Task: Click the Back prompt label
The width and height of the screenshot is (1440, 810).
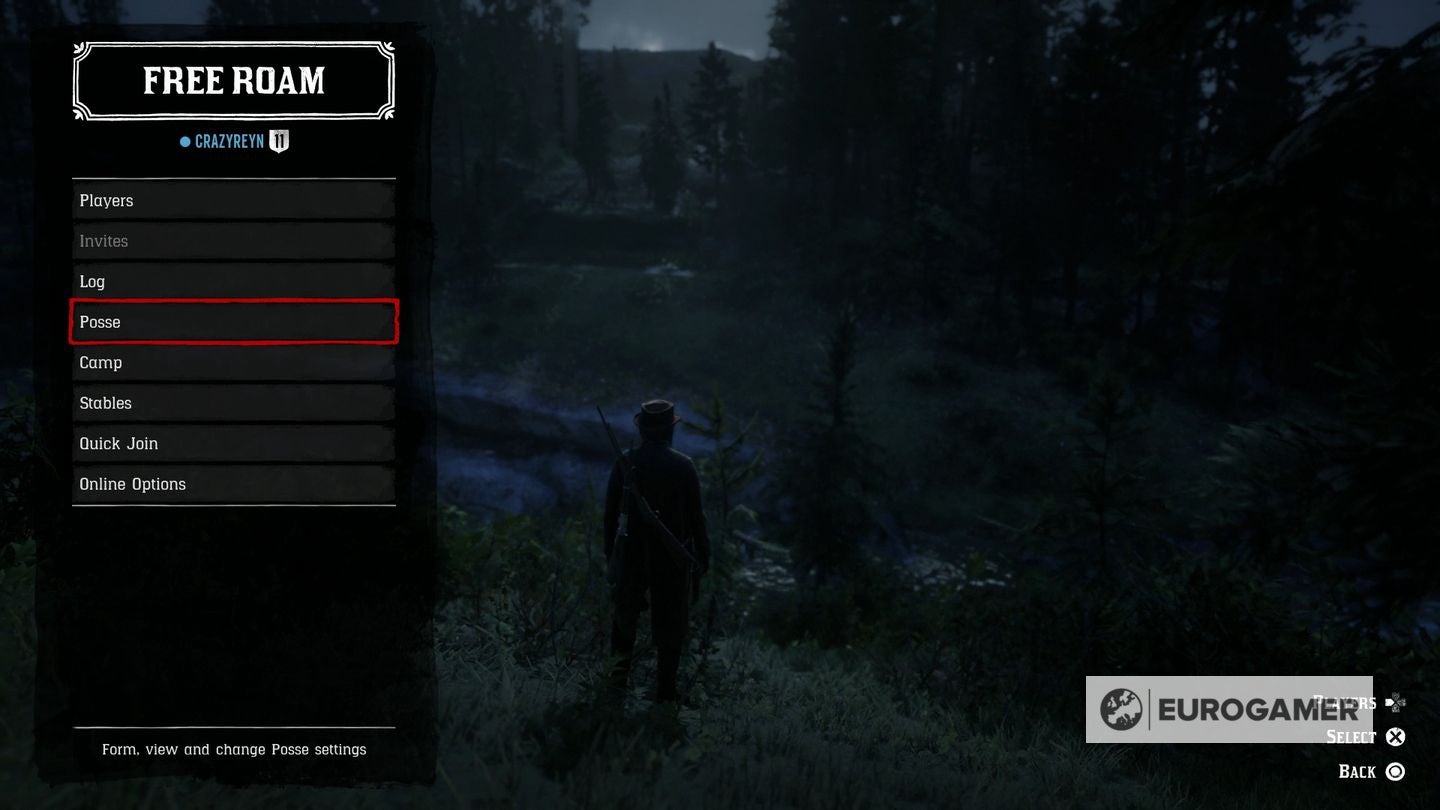Action: (x=1359, y=771)
